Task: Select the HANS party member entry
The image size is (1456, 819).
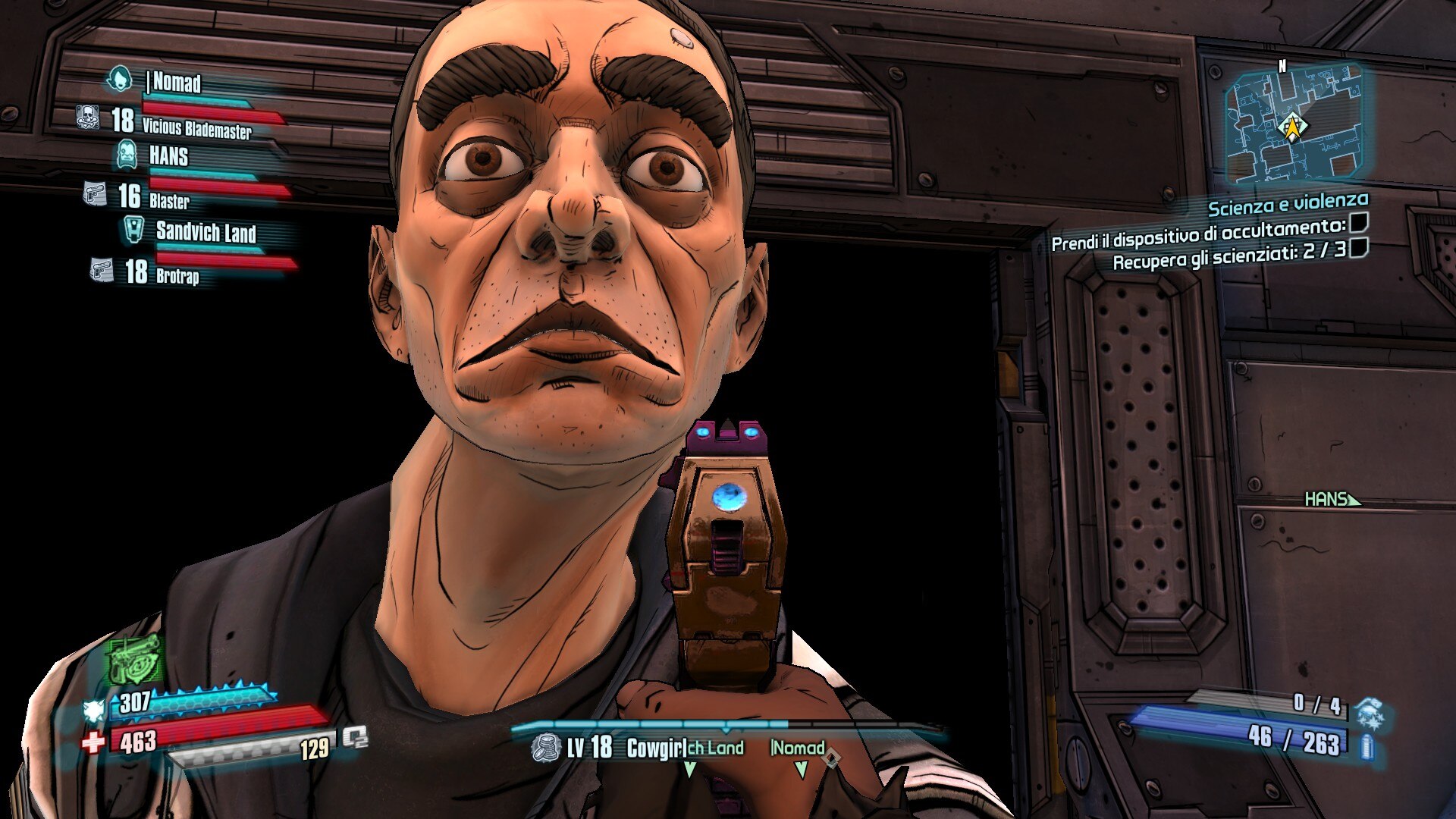Action: tap(168, 156)
